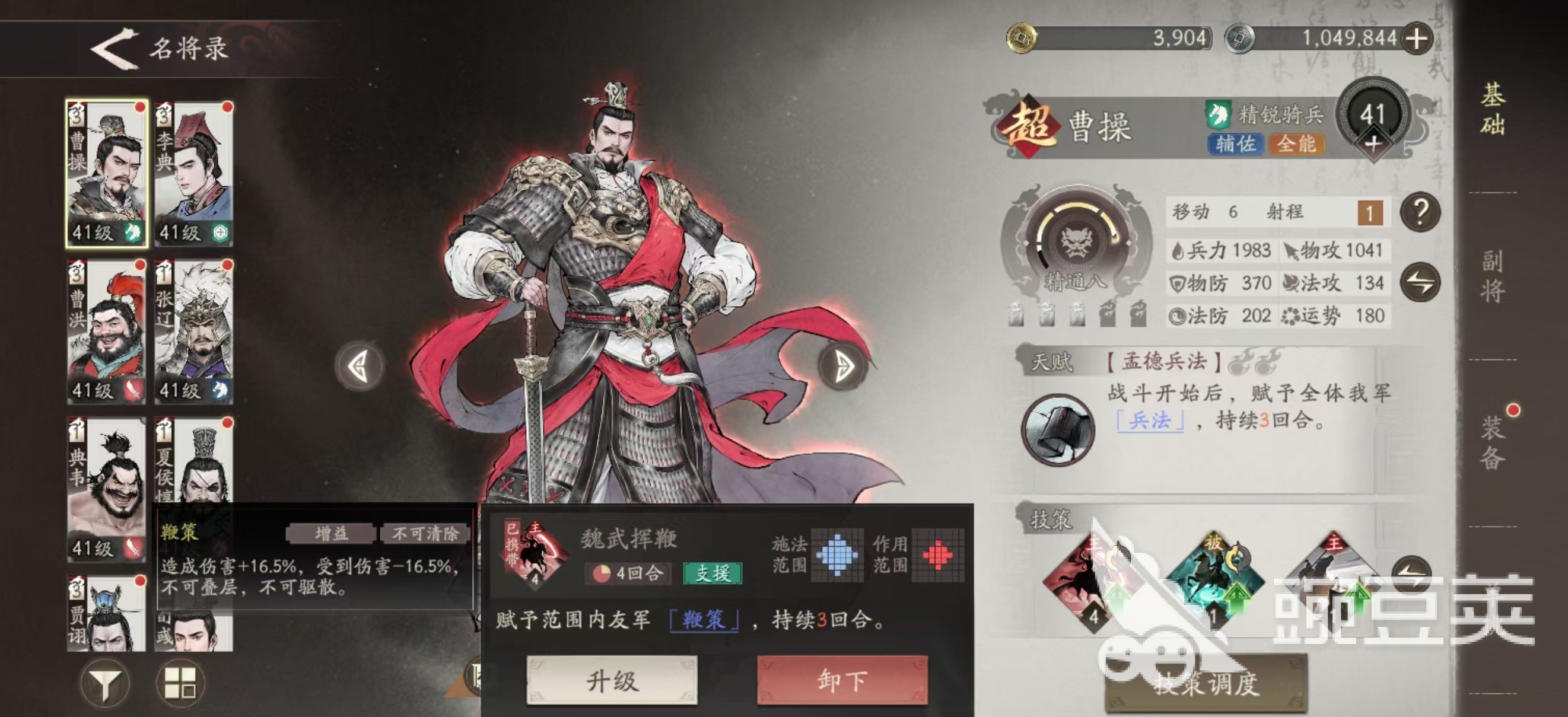Screen dimensions: 1568x717
Task: Switch to the 基础 tab
Action: pyautogui.click(x=1493, y=110)
